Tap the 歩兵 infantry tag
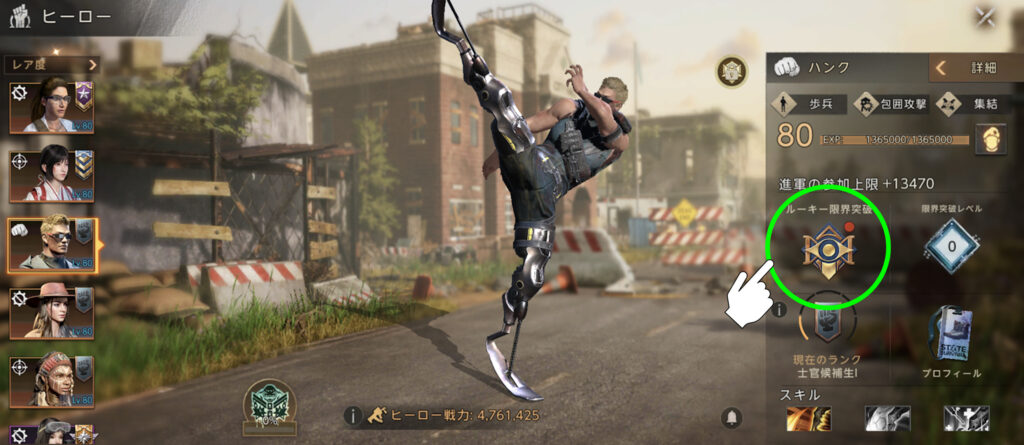This screenshot has height=445, width=1024. [x=806, y=102]
